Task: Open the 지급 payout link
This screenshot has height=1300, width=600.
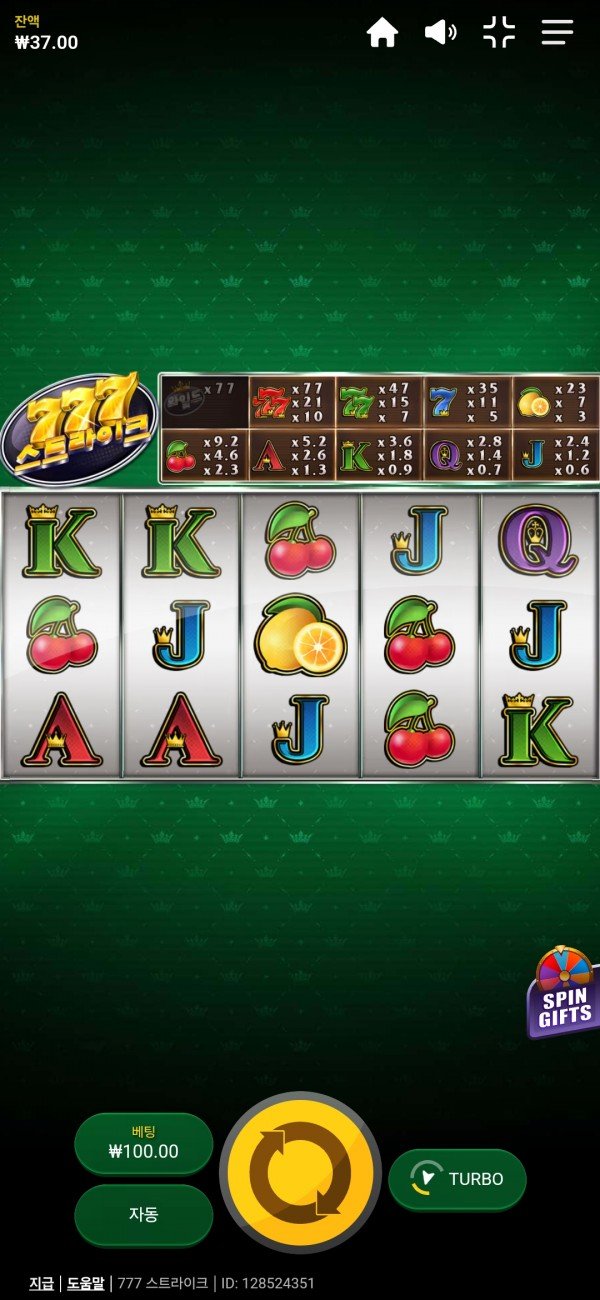Action: click(41, 1283)
